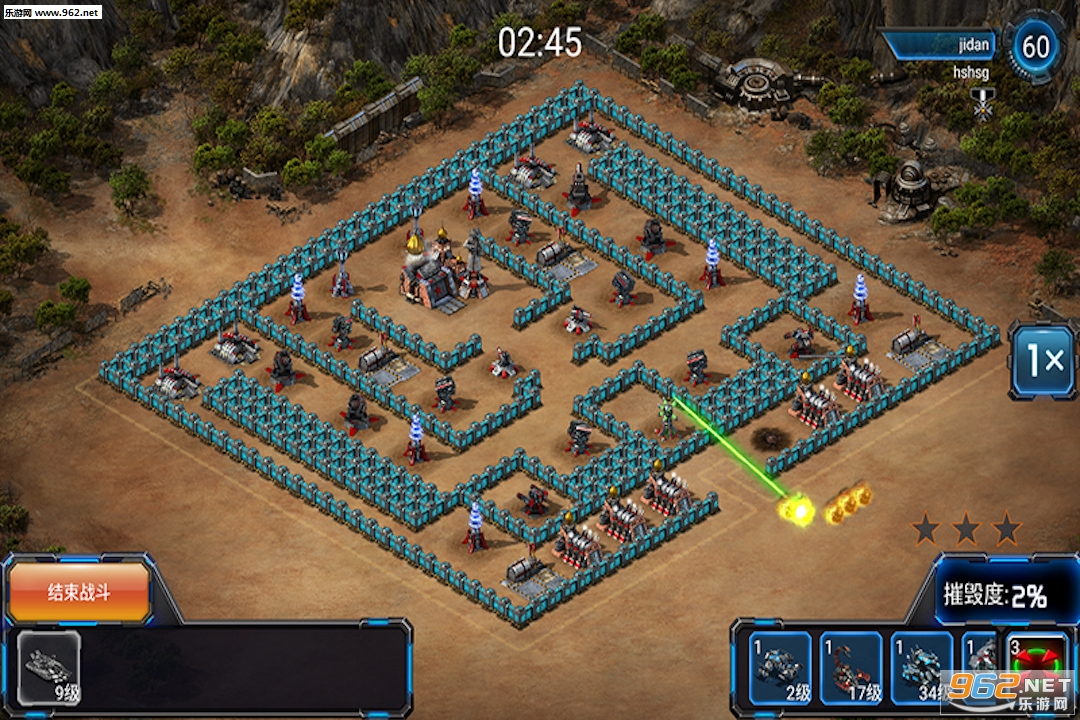Toggle the 1x battle speed button
Screen dimensions: 1080x720
point(1042,360)
